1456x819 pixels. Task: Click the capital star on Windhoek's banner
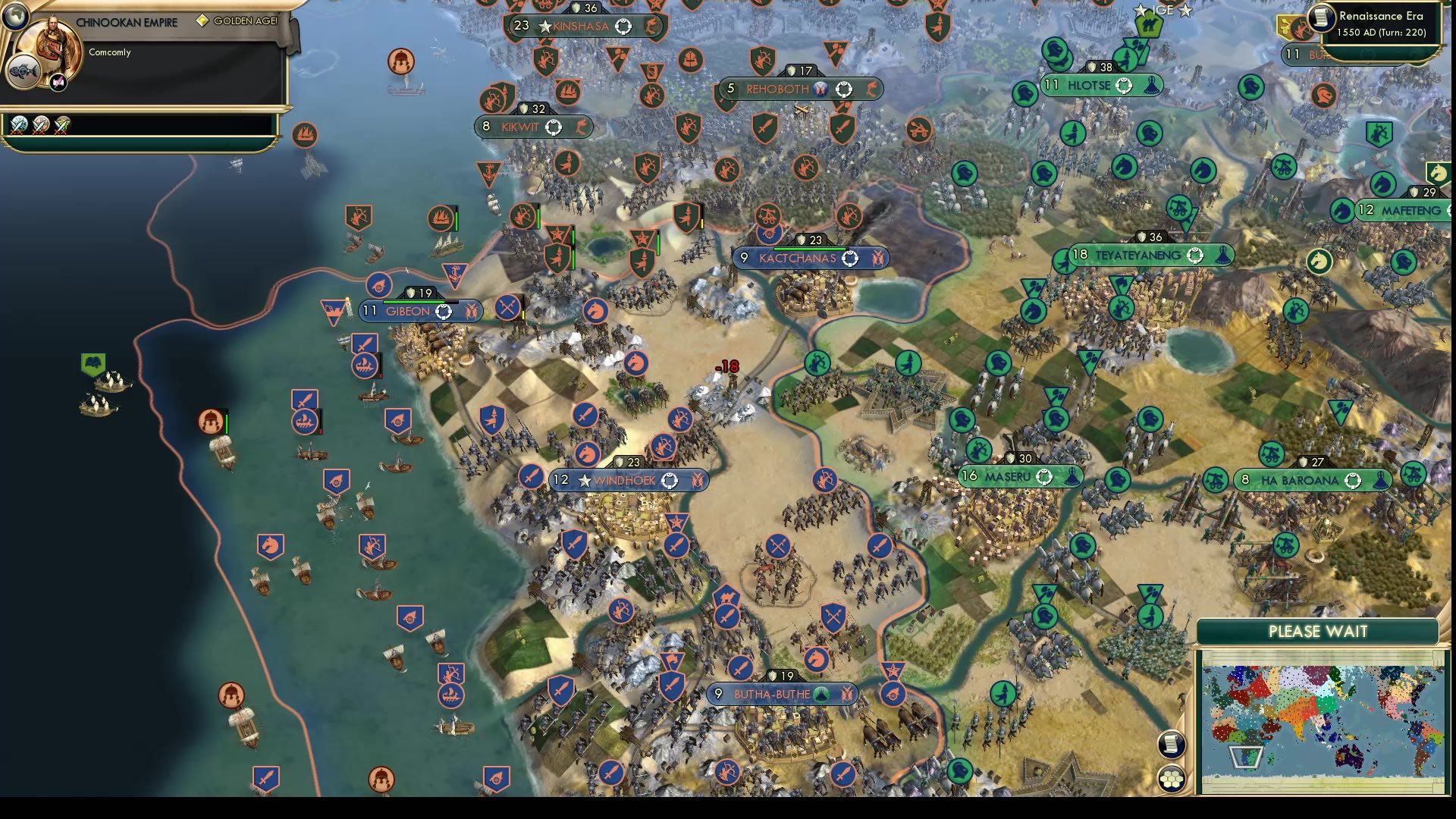tap(584, 480)
